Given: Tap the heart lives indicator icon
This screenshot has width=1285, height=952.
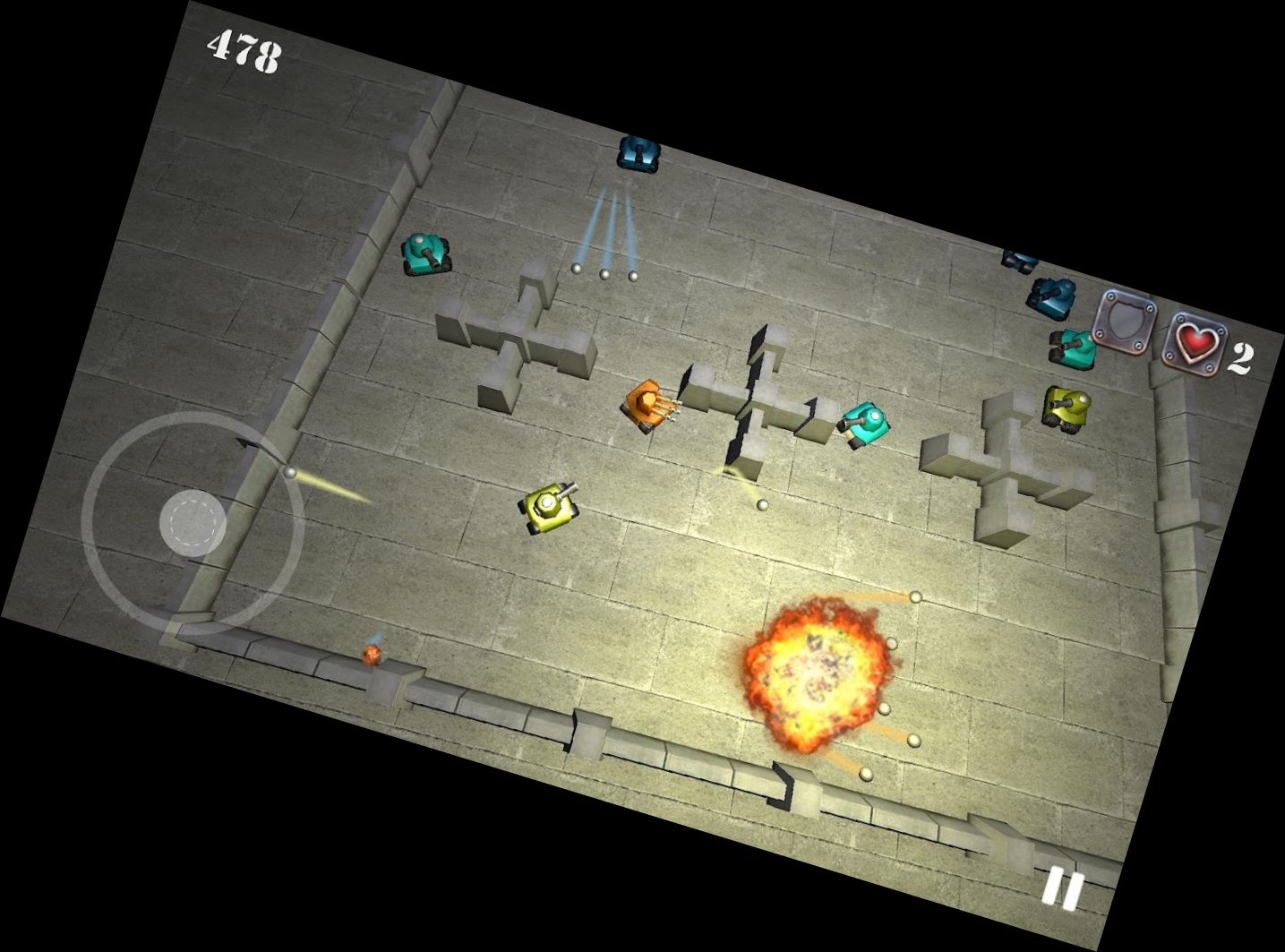Looking at the screenshot, I should 1195,343.
